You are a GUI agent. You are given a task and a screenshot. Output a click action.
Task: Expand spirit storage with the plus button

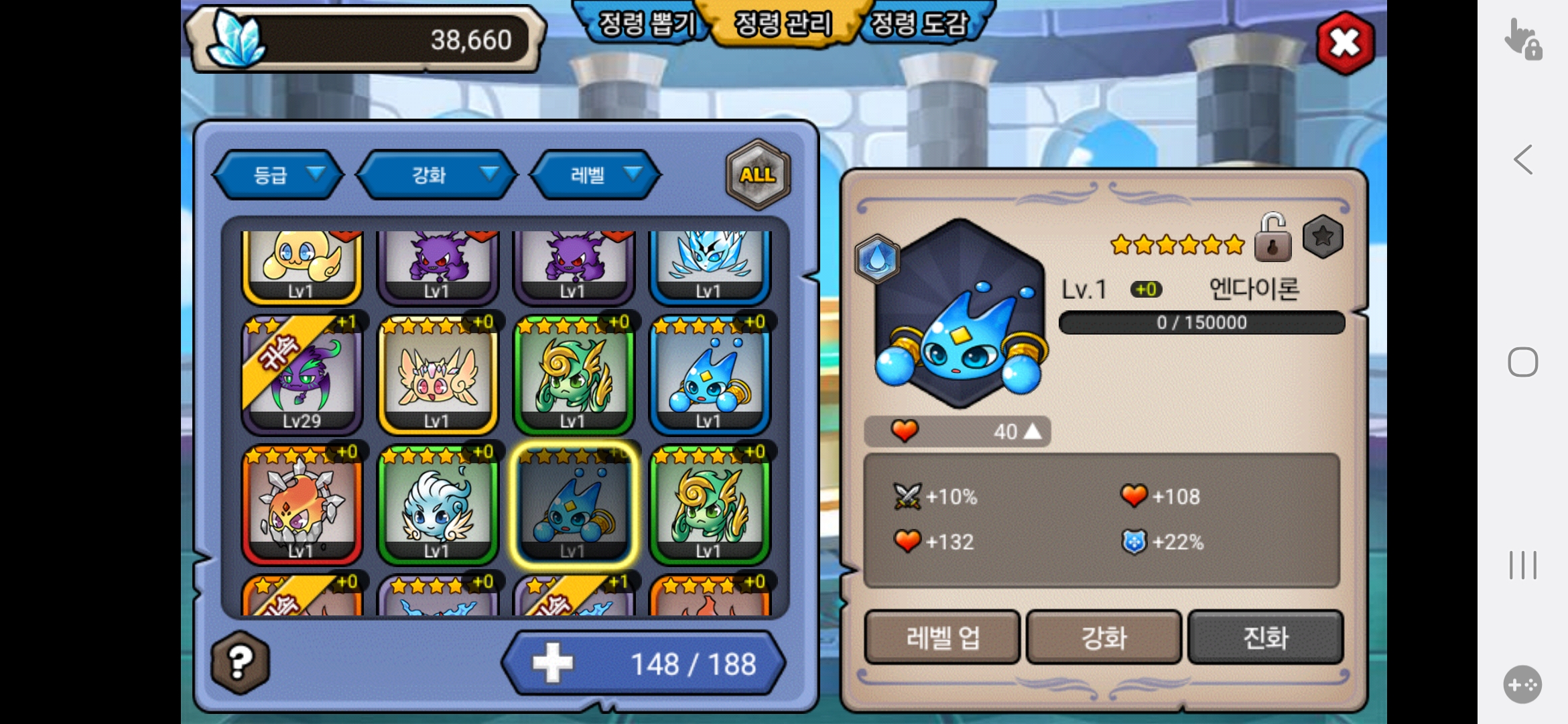tap(553, 664)
